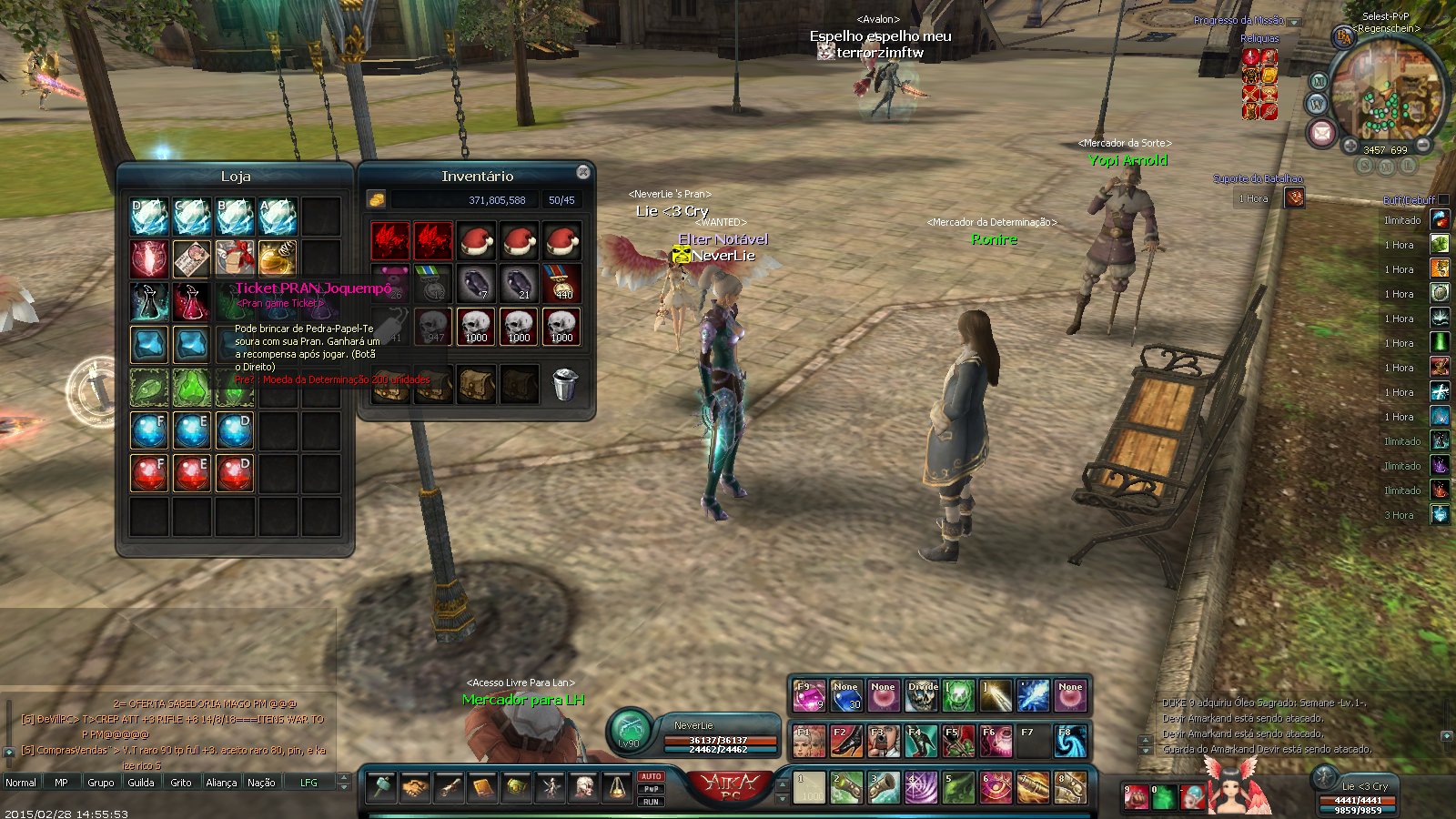The height and width of the screenshot is (819, 1456).
Task: Open the world map with the W button
Action: 1317,105
